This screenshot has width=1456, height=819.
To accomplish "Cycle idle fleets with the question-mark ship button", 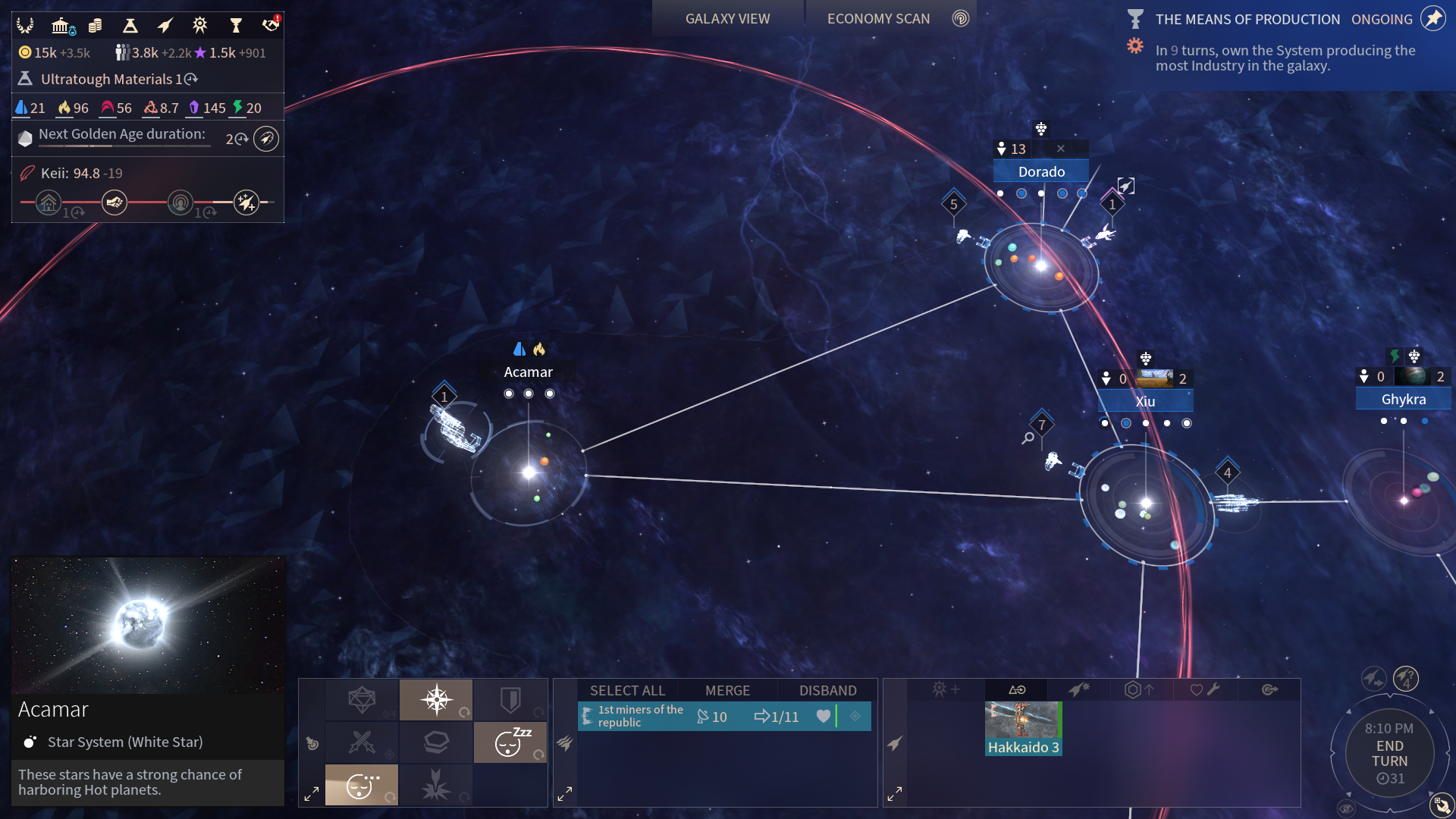I will click(x=1406, y=678).
